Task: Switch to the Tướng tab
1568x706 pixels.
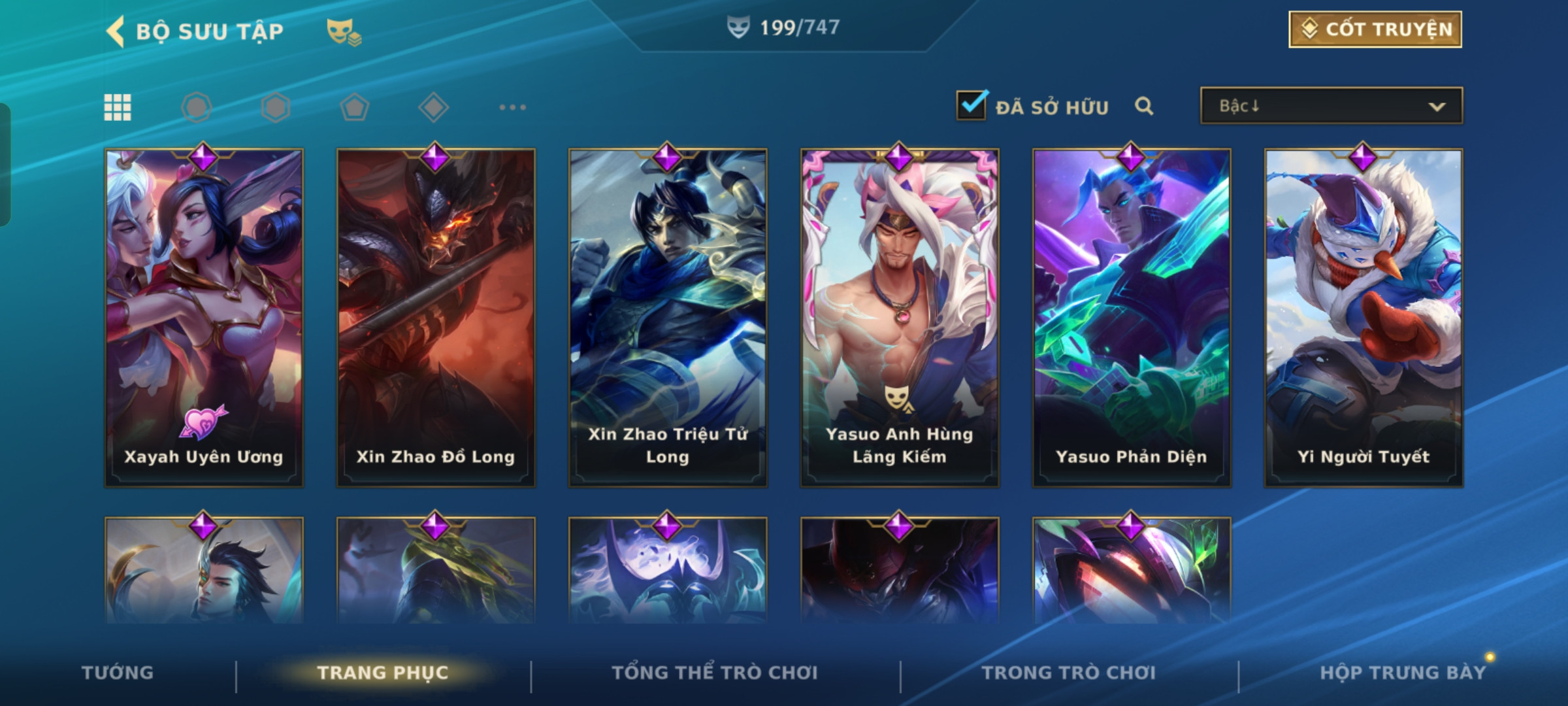Action: tap(118, 673)
